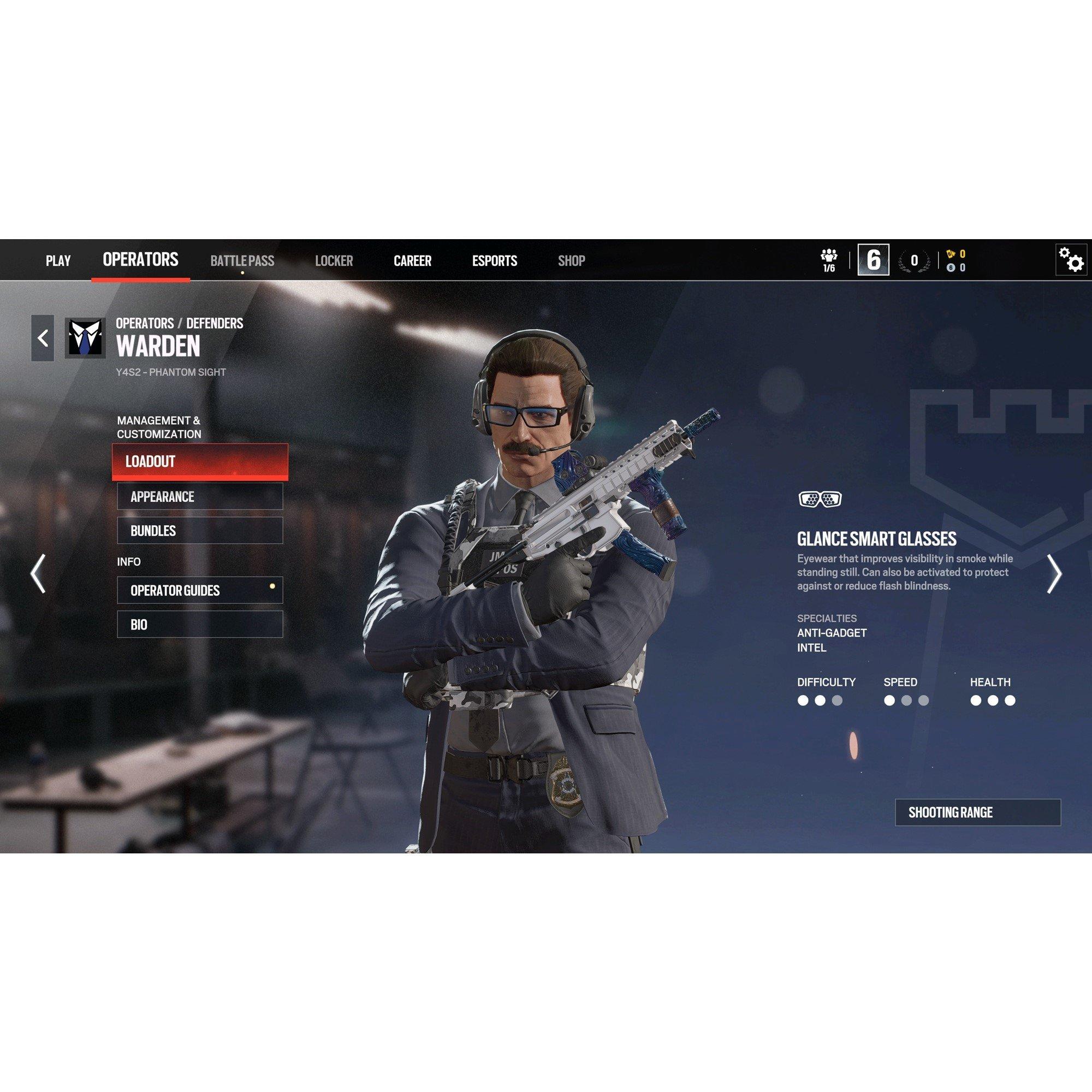Screen dimensions: 1092x1092
Task: Click the Speed rating dots
Action: 905,701
